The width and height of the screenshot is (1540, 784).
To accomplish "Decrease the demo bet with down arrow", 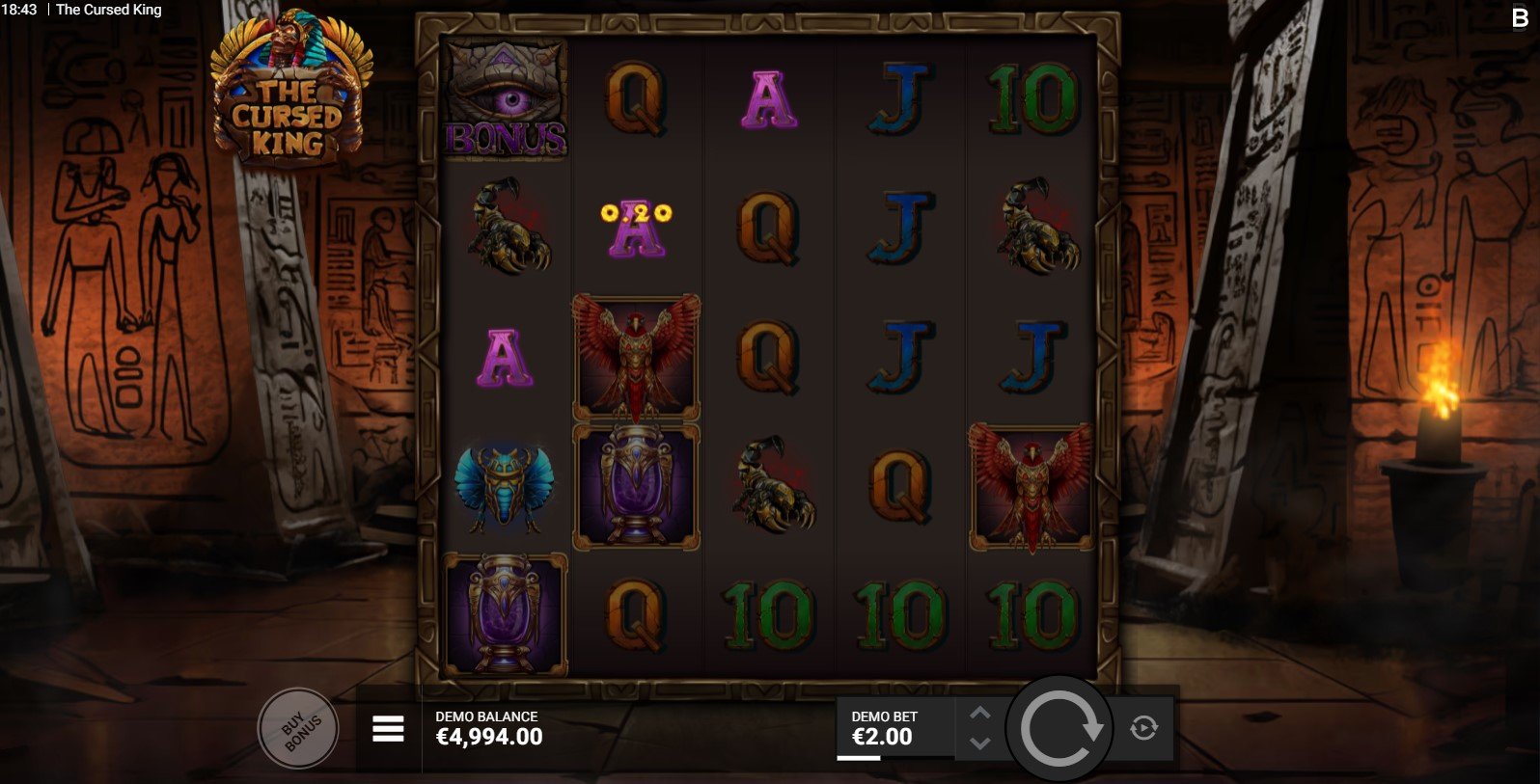I will tap(979, 743).
